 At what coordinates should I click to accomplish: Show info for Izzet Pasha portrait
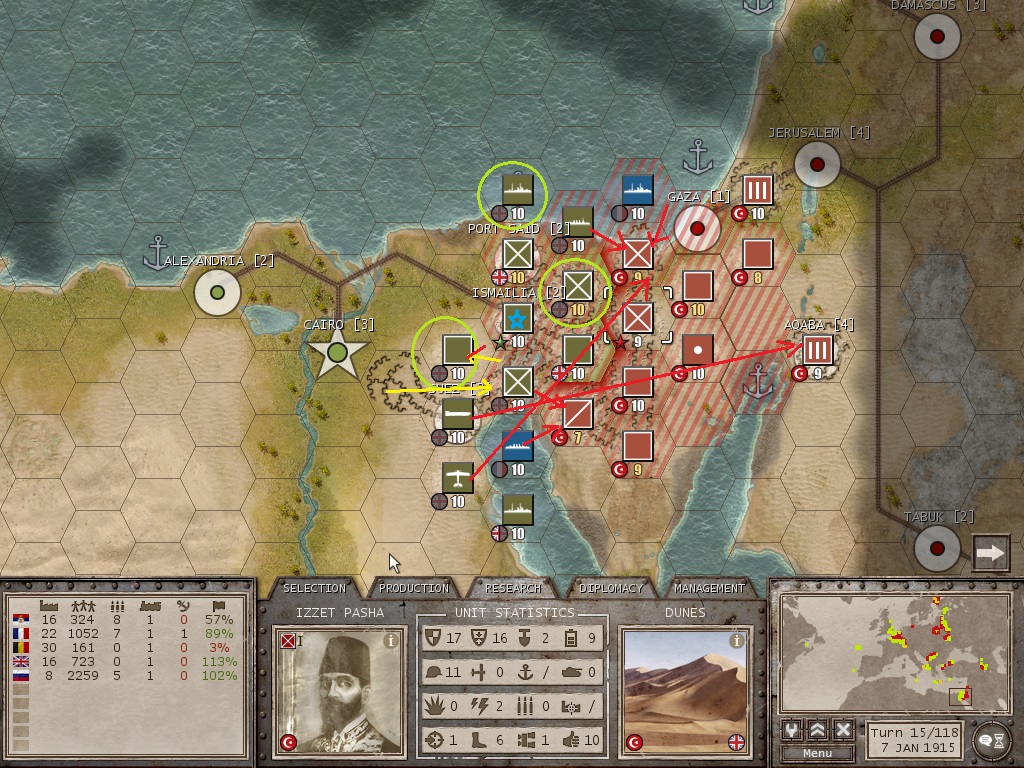tap(391, 640)
